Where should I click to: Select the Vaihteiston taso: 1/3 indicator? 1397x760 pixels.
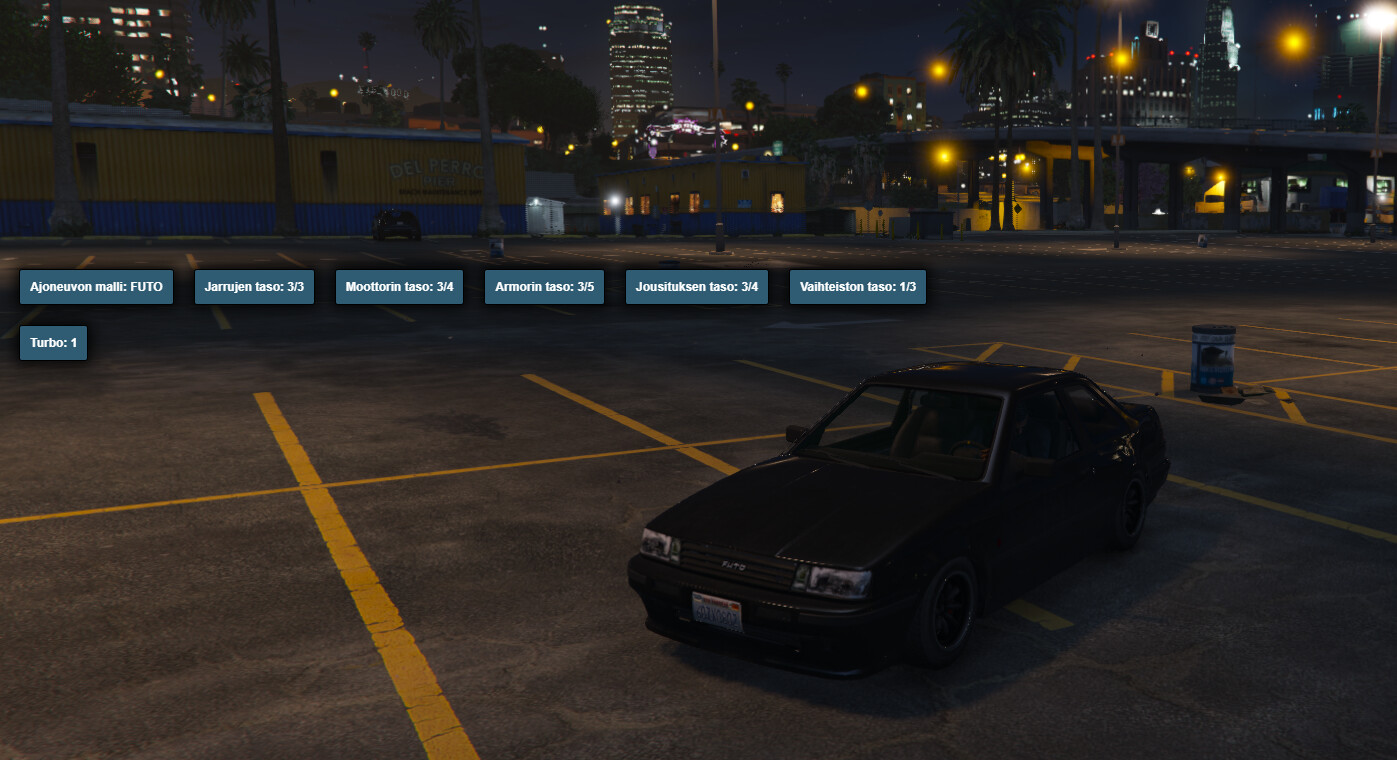tap(857, 286)
